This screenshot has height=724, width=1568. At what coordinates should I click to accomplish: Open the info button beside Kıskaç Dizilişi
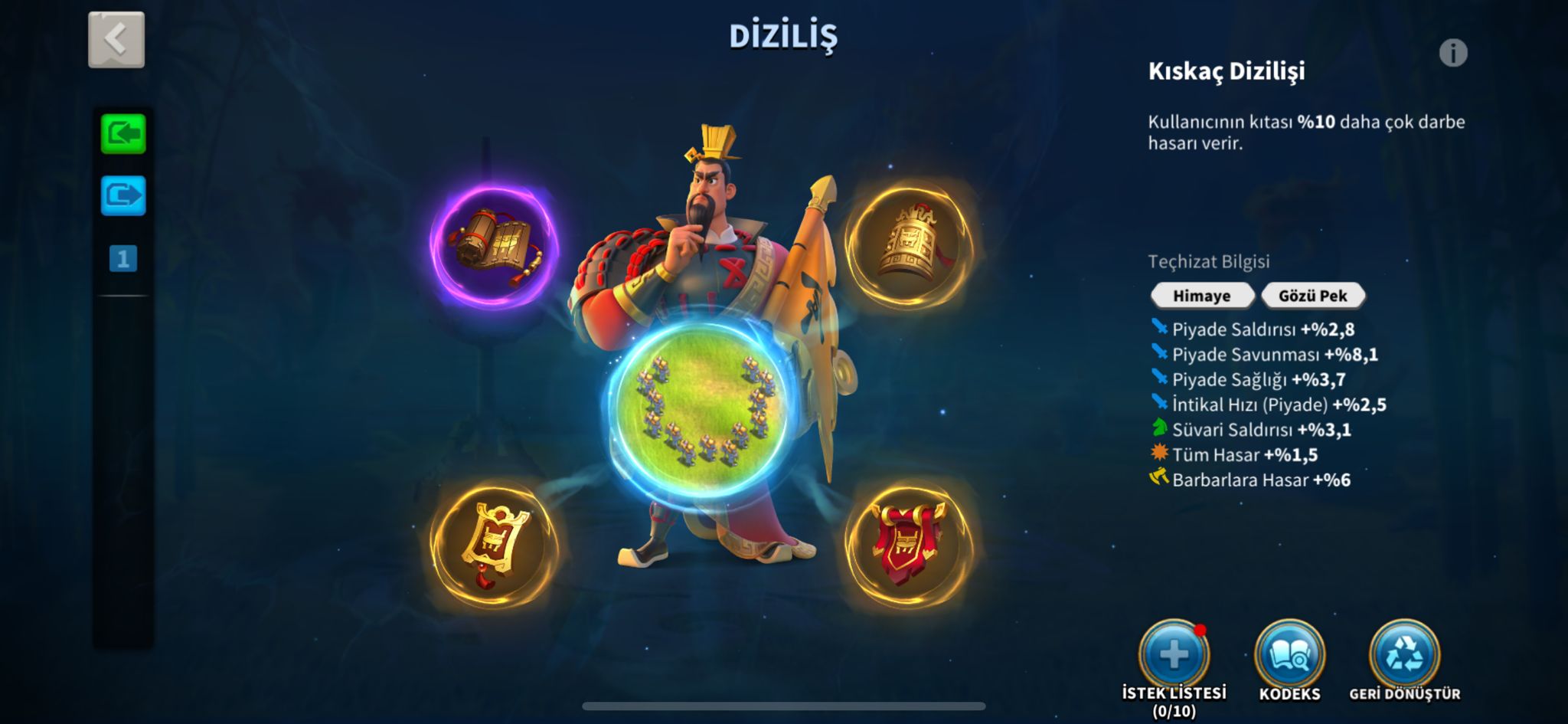click(1452, 53)
